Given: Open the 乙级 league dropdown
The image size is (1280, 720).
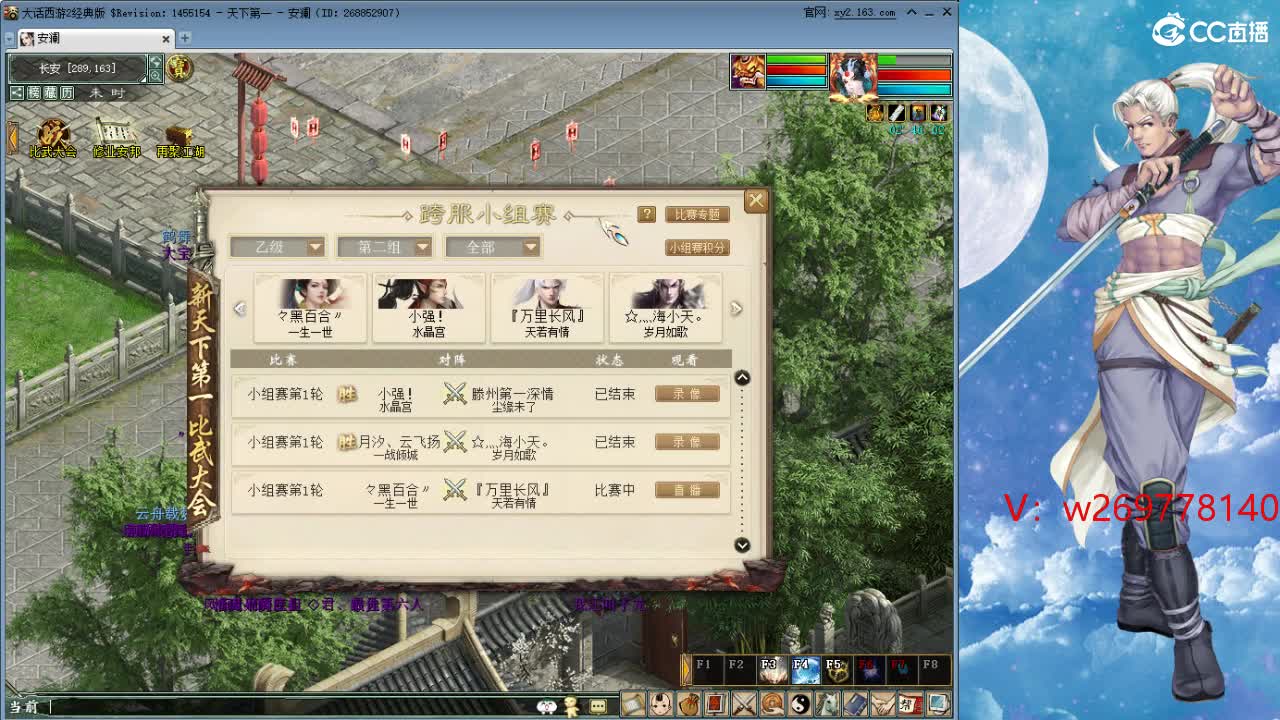Looking at the screenshot, I should (278, 247).
